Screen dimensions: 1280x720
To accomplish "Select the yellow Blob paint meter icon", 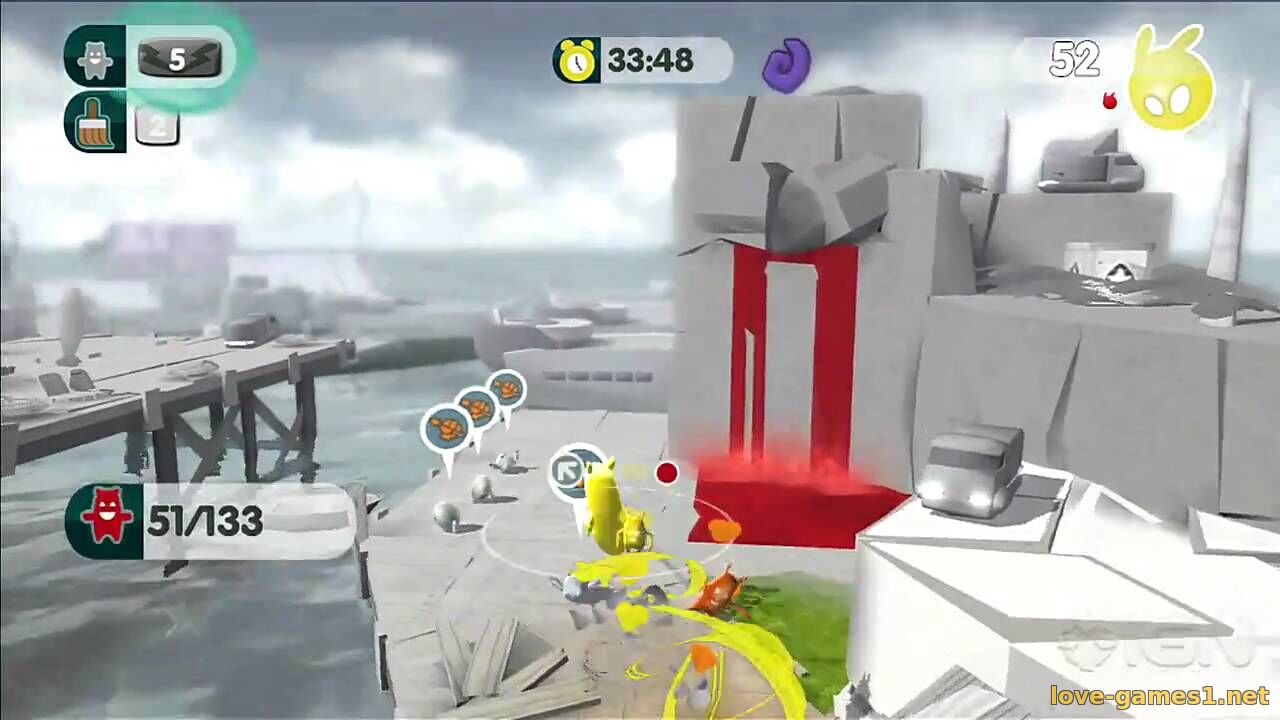I will tap(1171, 86).
